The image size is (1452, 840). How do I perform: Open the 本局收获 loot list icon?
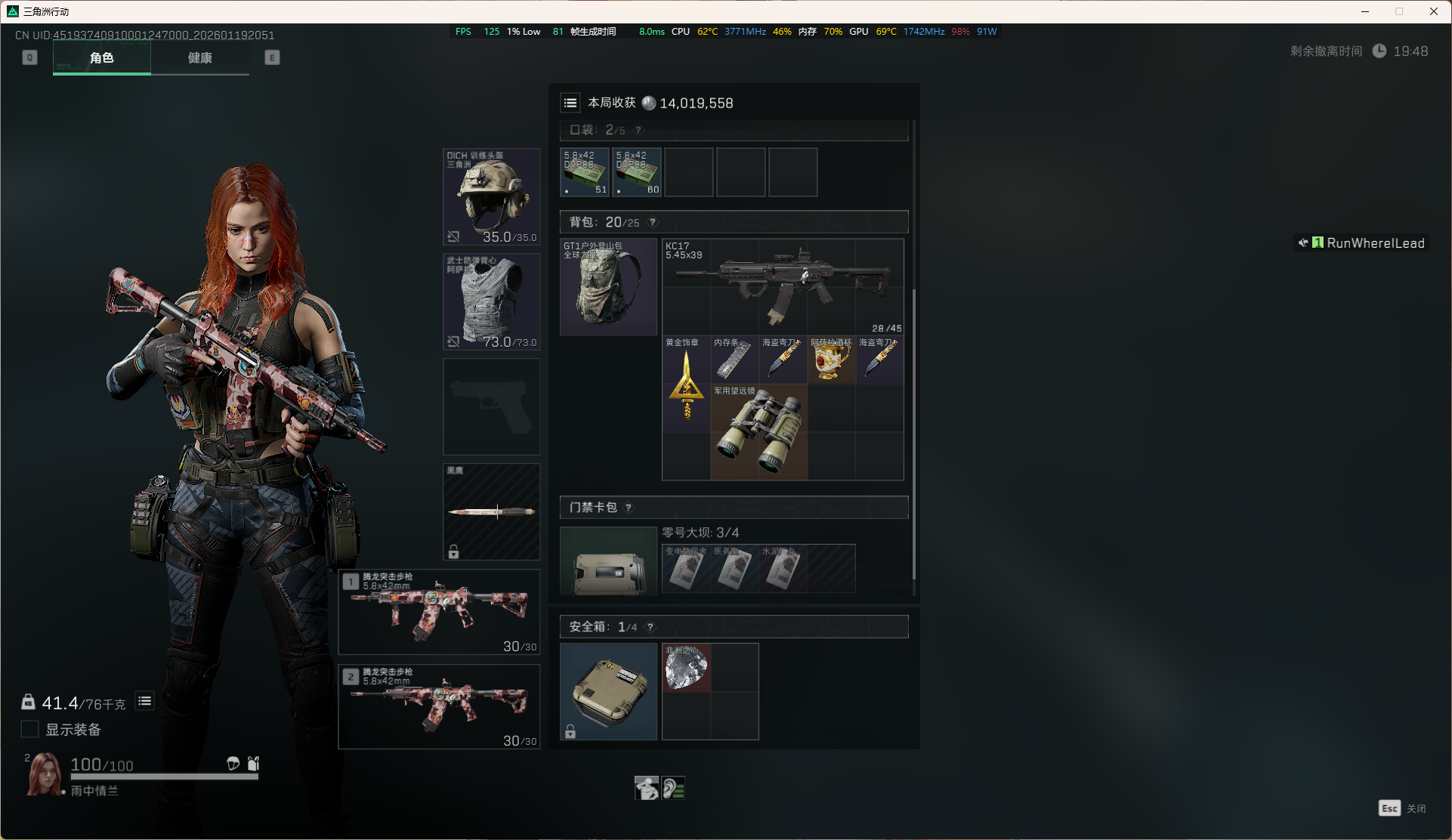(570, 103)
